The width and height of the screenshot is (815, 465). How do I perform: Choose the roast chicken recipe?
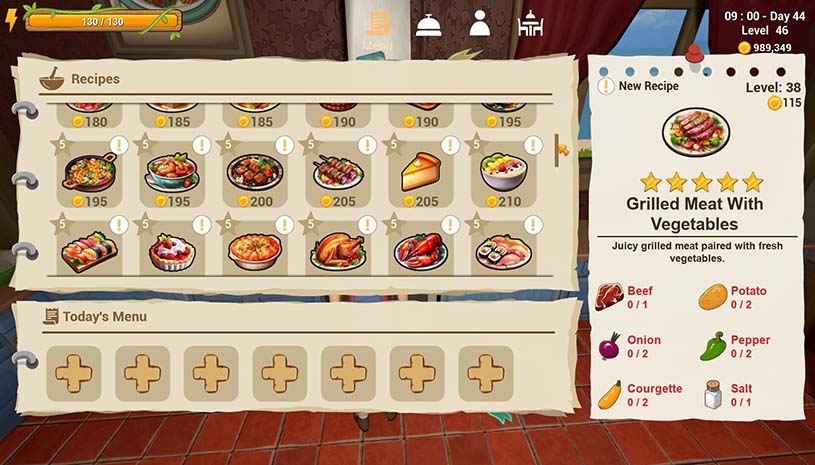pyautogui.click(x=338, y=250)
